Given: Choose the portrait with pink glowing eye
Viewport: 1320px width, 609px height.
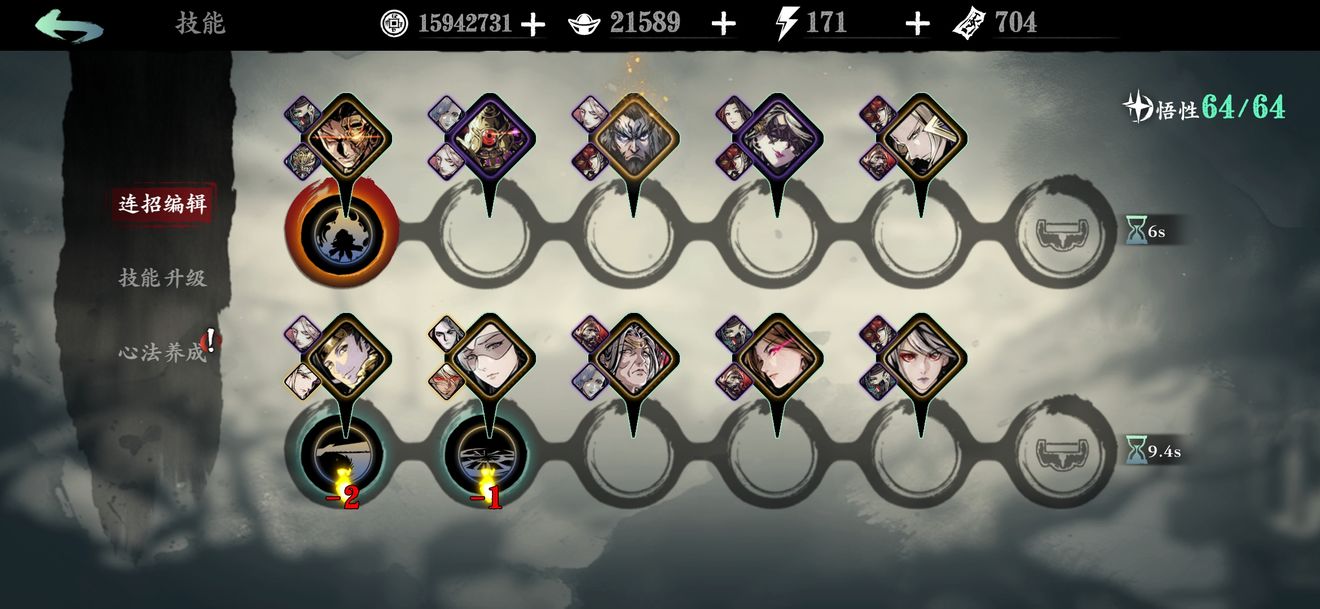Looking at the screenshot, I should pos(778,358).
